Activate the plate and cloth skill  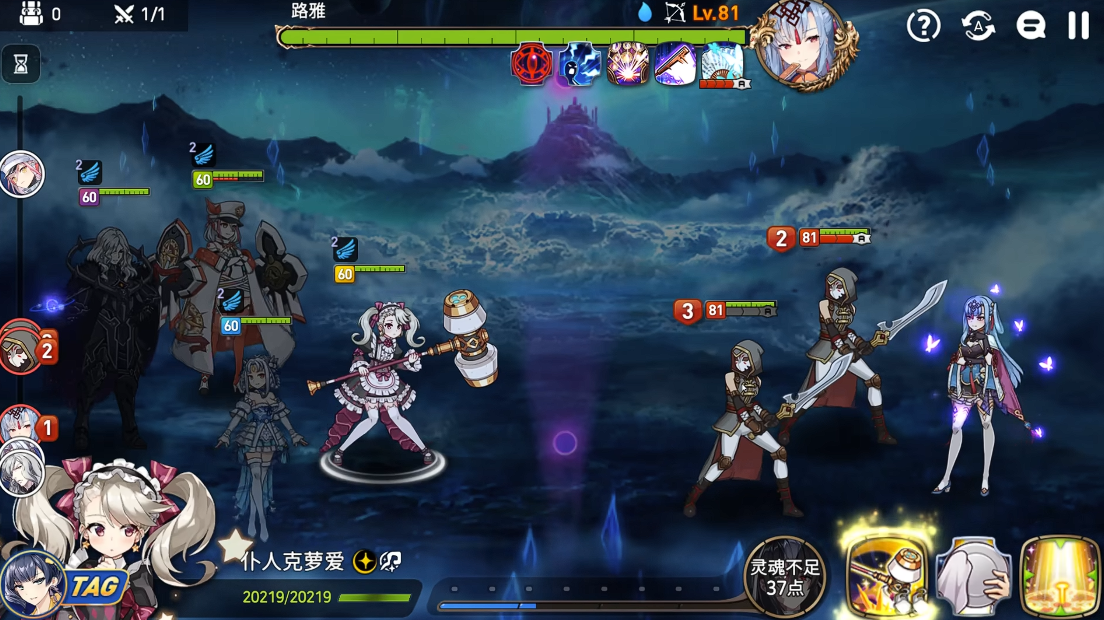pos(974,577)
